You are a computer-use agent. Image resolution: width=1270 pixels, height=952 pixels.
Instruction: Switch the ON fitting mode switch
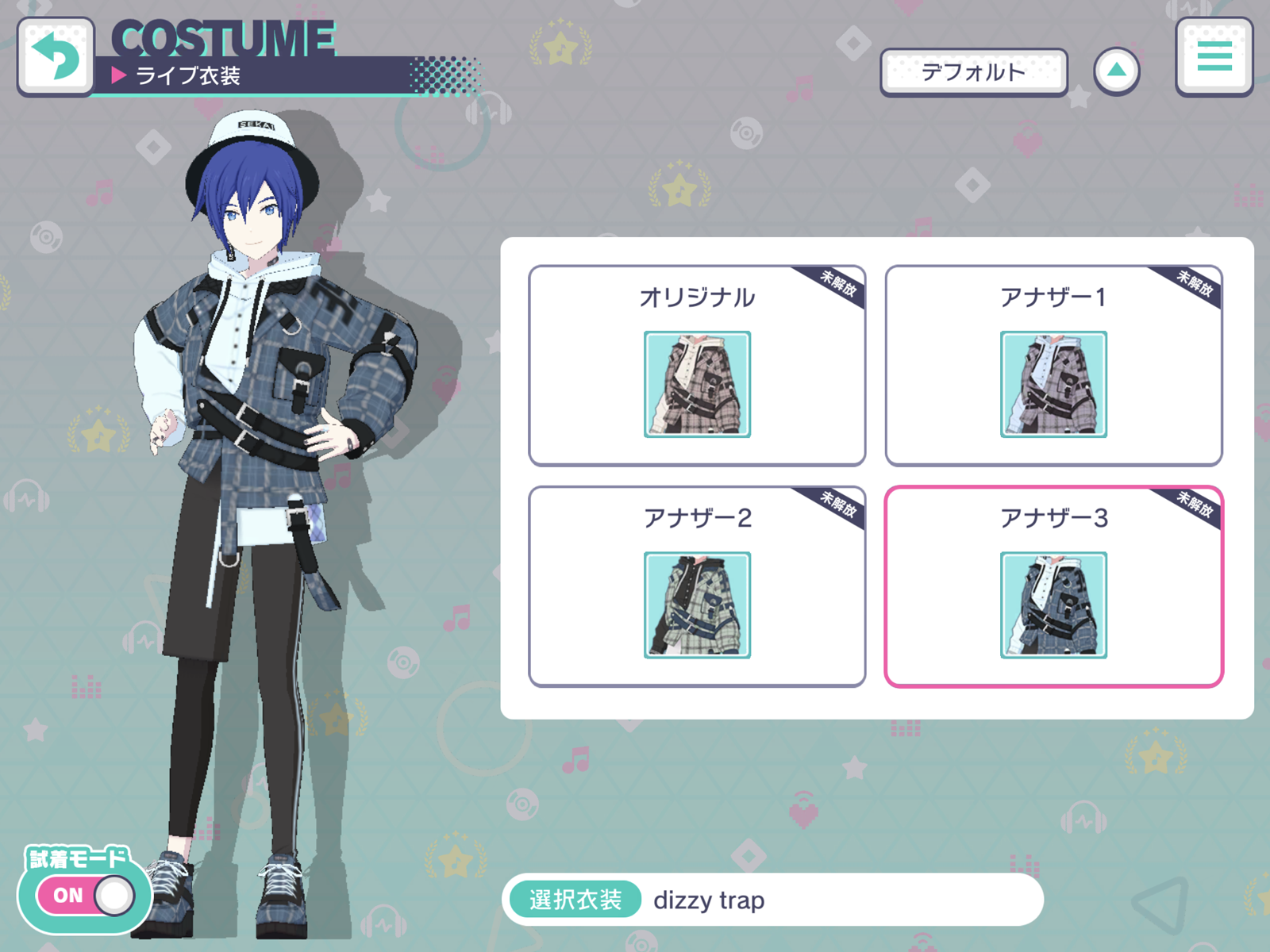83,895
